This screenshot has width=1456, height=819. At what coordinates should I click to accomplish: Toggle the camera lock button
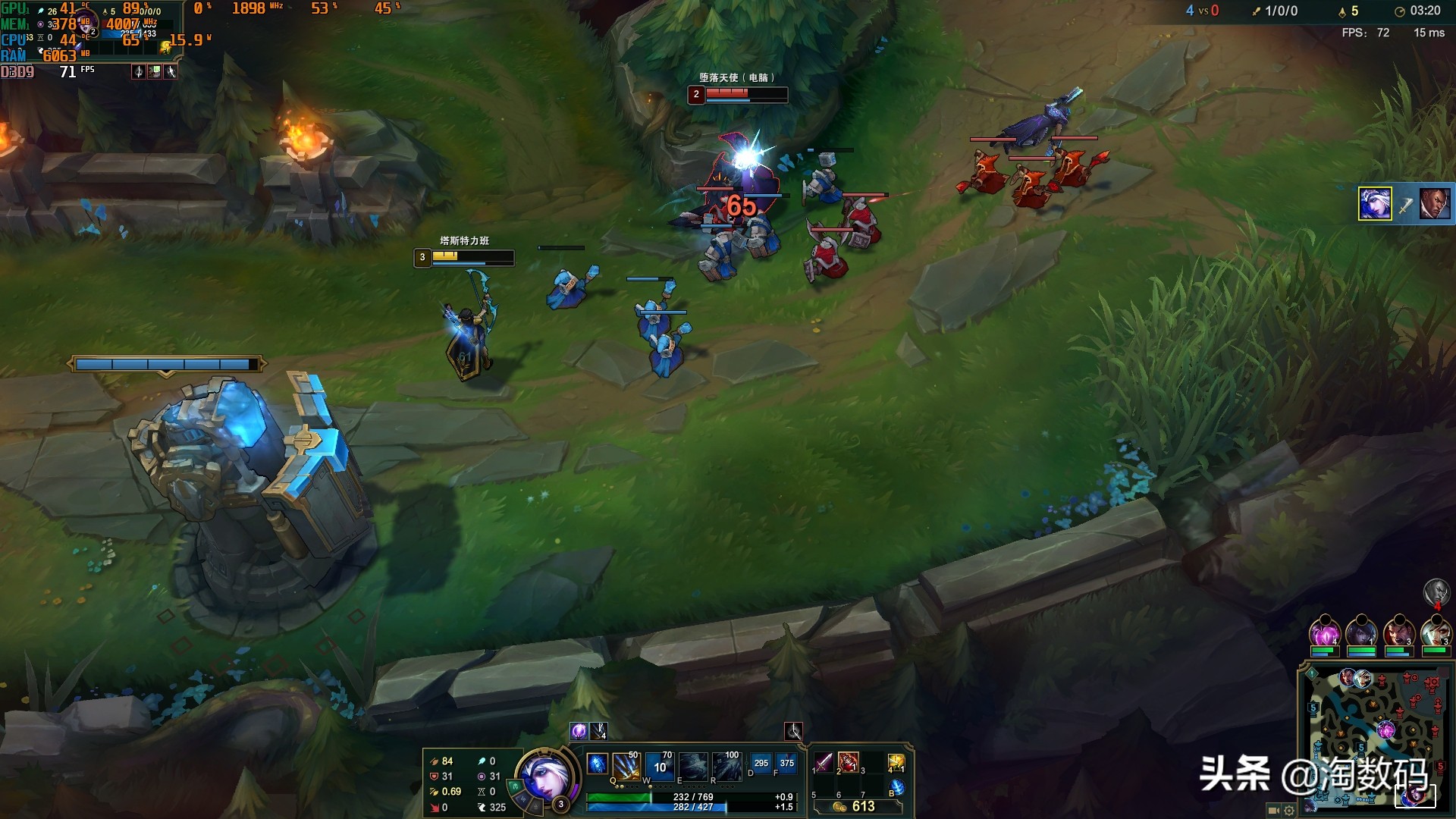(x=1273, y=811)
